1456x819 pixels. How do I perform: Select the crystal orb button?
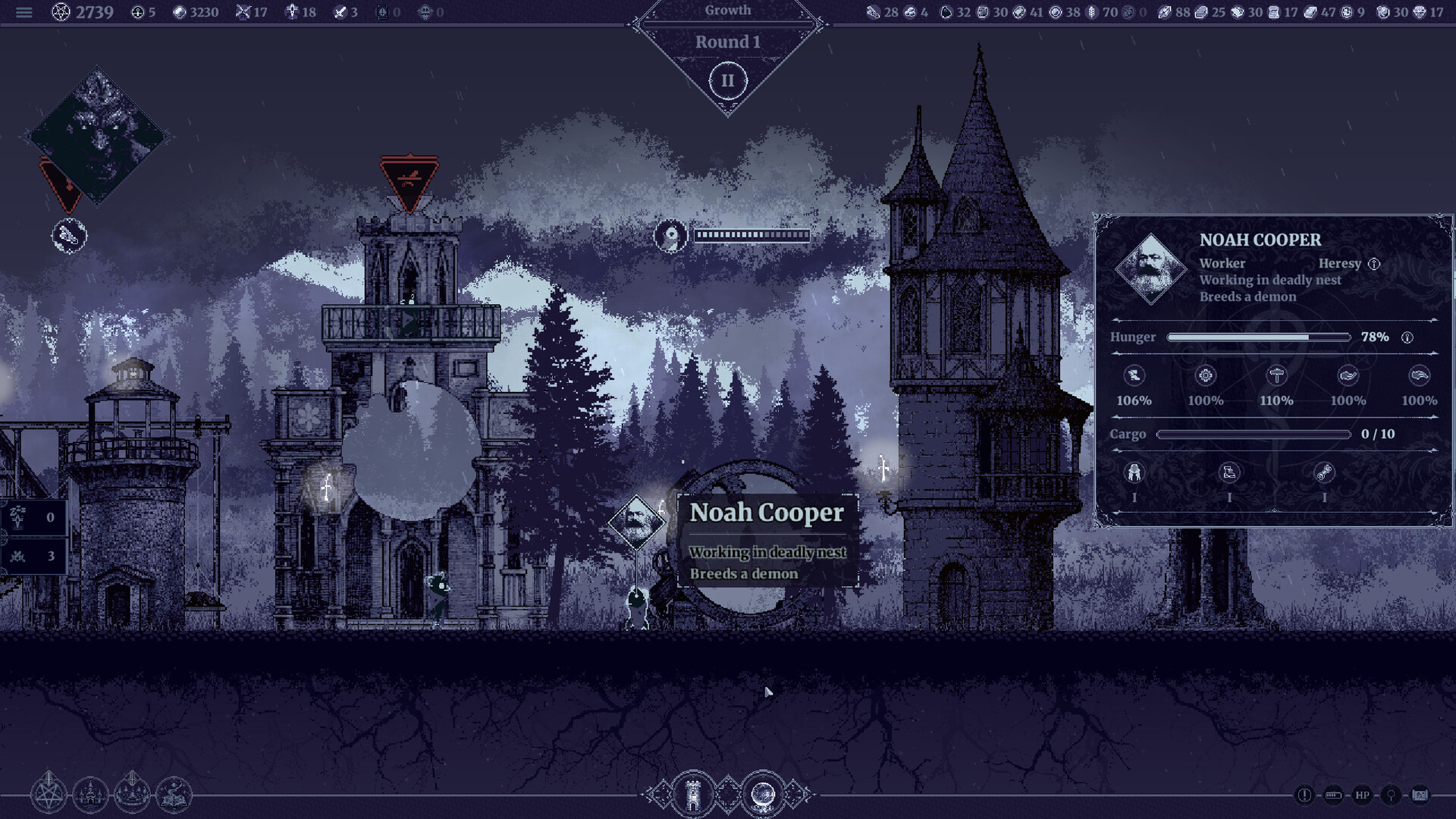[763, 795]
